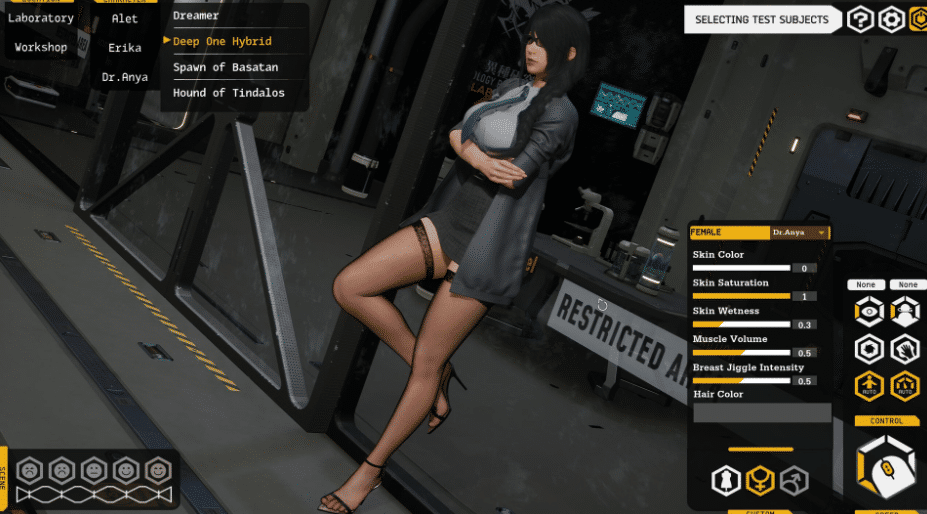Click the Hair Color swatch
The width and height of the screenshot is (927, 514).
tap(762, 413)
